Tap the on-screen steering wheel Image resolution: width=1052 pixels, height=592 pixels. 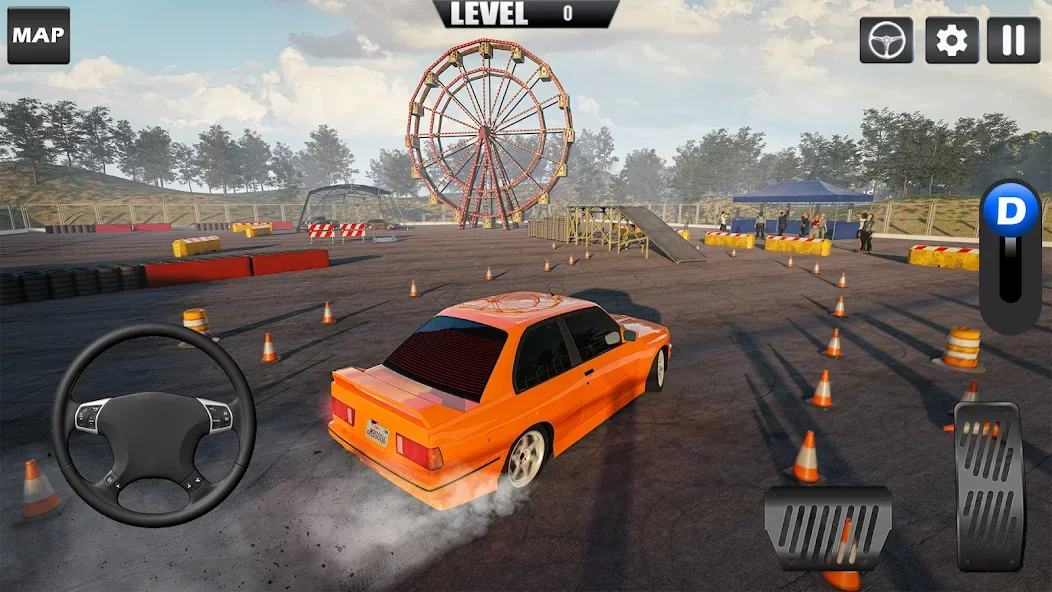(x=153, y=423)
